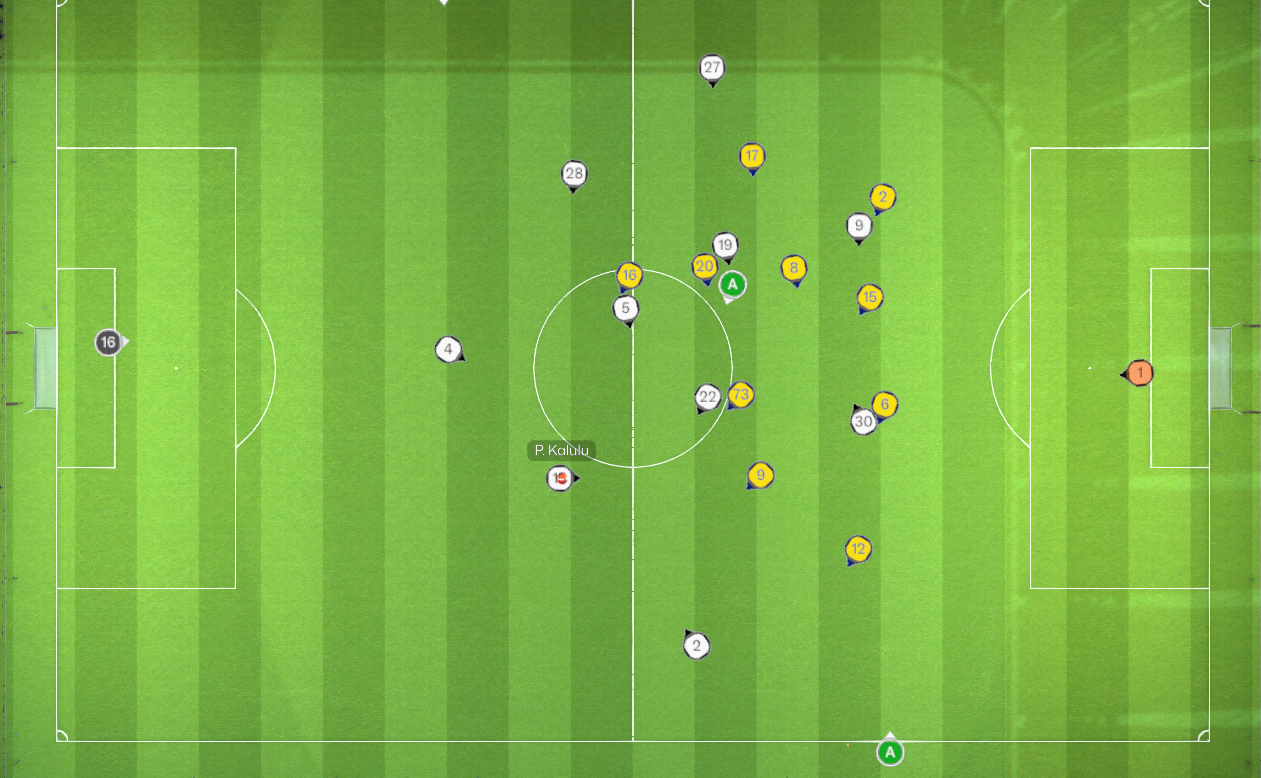1261x778 pixels.
Task: Click the white number 19 player marker
Action: (x=725, y=245)
